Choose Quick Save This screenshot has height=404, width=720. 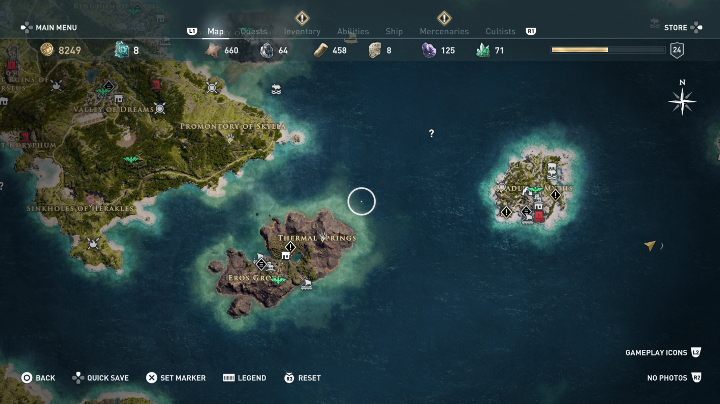coord(100,378)
